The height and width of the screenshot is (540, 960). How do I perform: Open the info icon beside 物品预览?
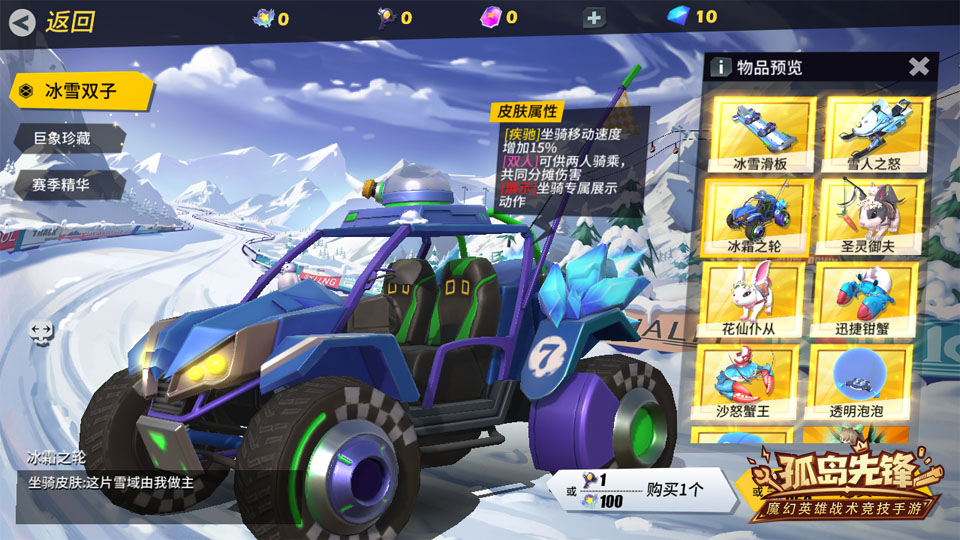(x=719, y=67)
